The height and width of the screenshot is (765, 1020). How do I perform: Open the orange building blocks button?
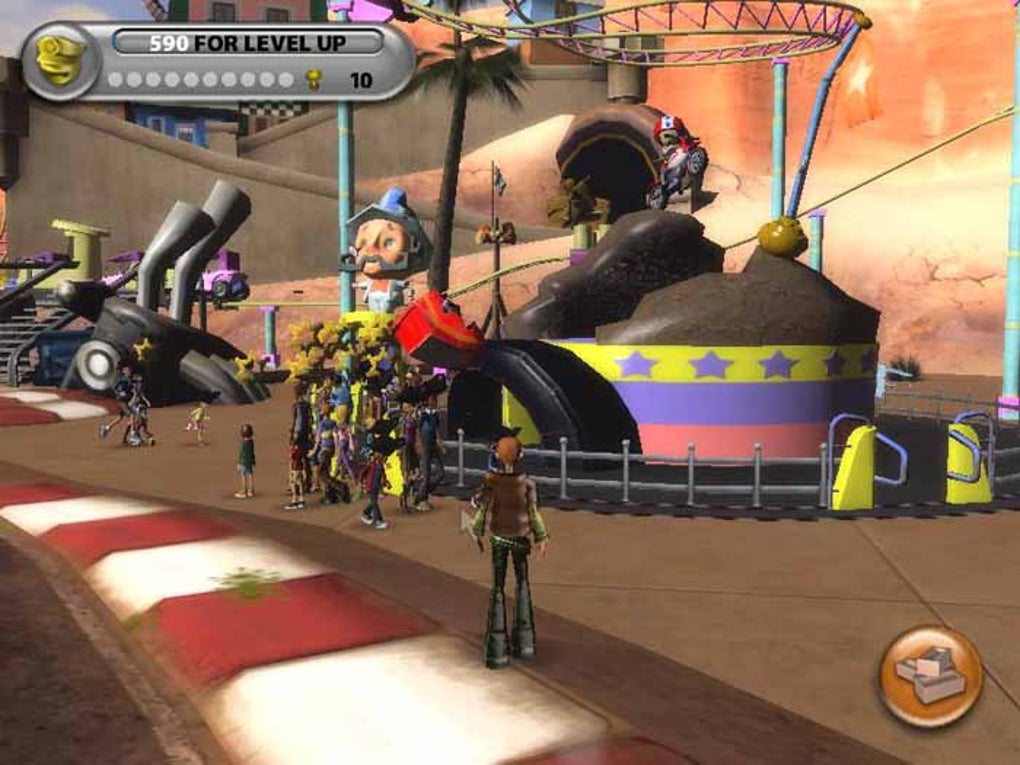(930, 676)
